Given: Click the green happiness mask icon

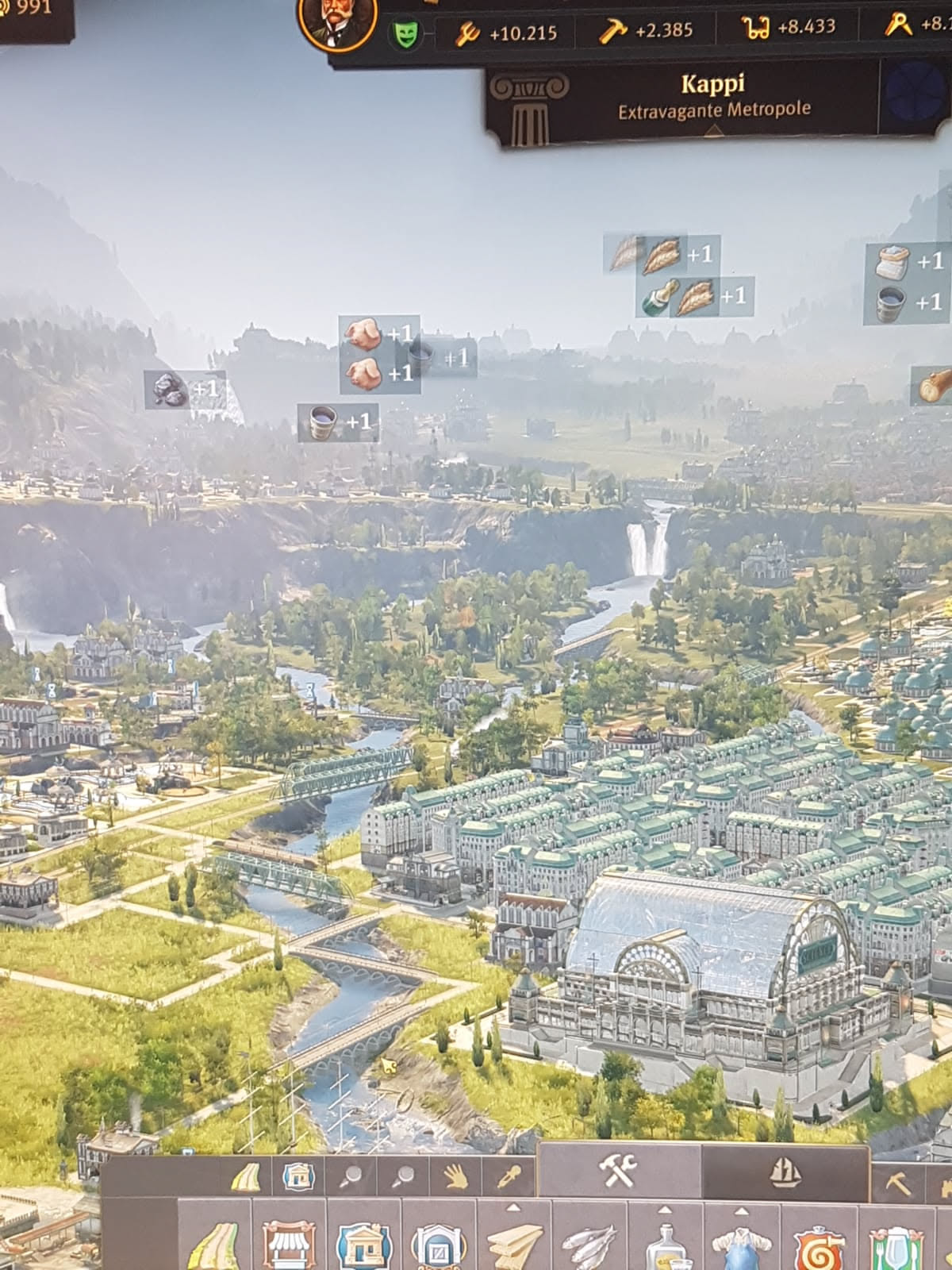Looking at the screenshot, I should 406,33.
